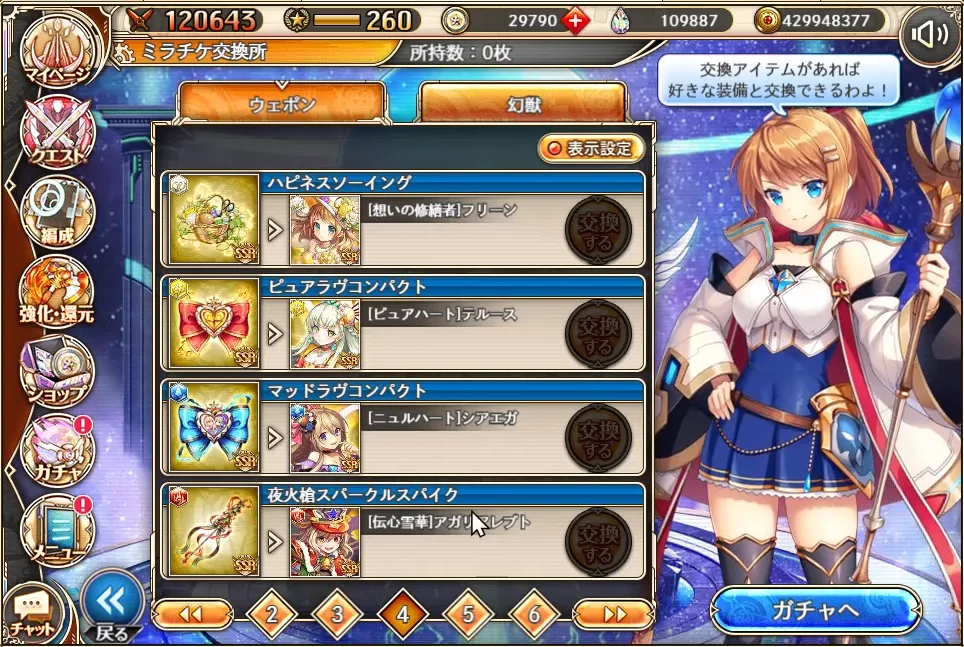
Task: Switch to the 幻獣 tab
Action: point(523,103)
